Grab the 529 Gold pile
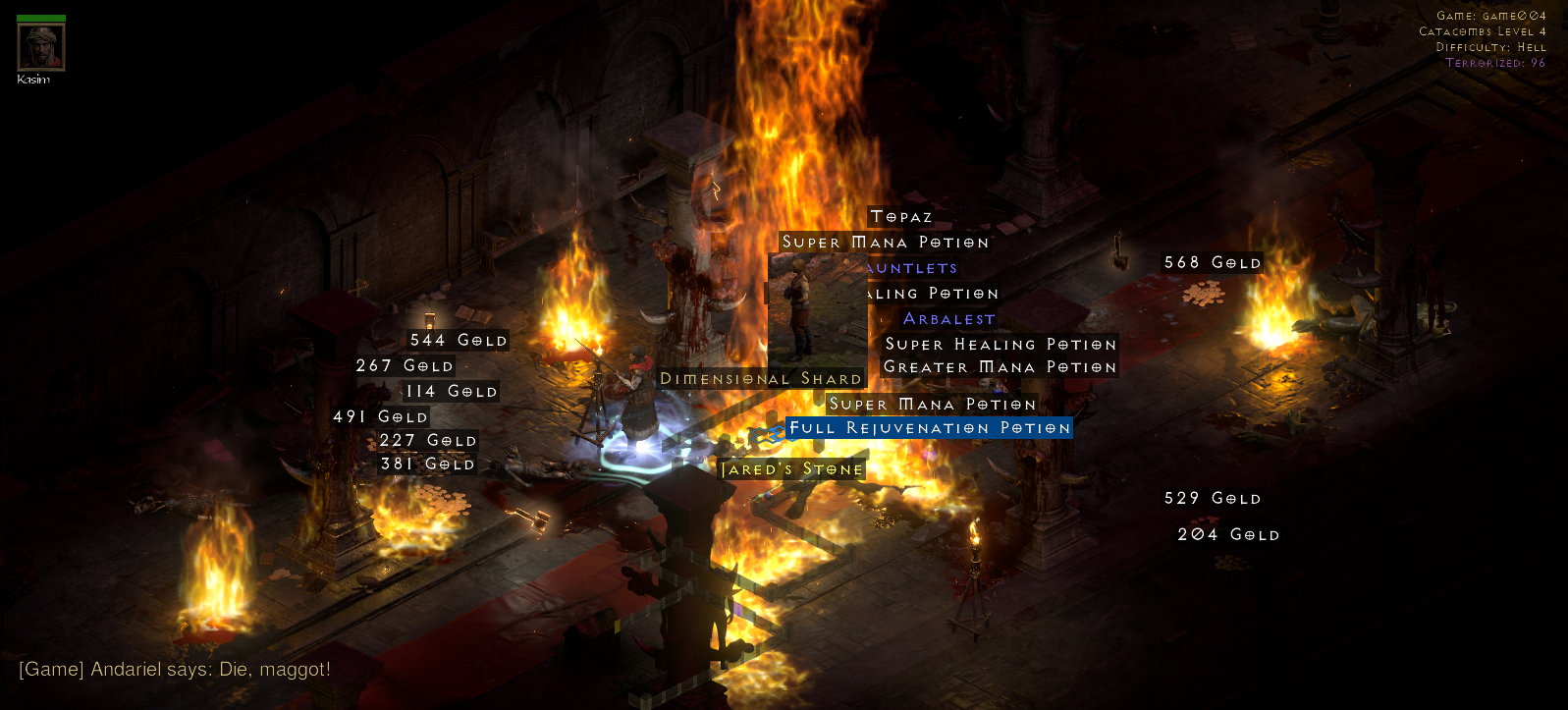 tap(1213, 498)
